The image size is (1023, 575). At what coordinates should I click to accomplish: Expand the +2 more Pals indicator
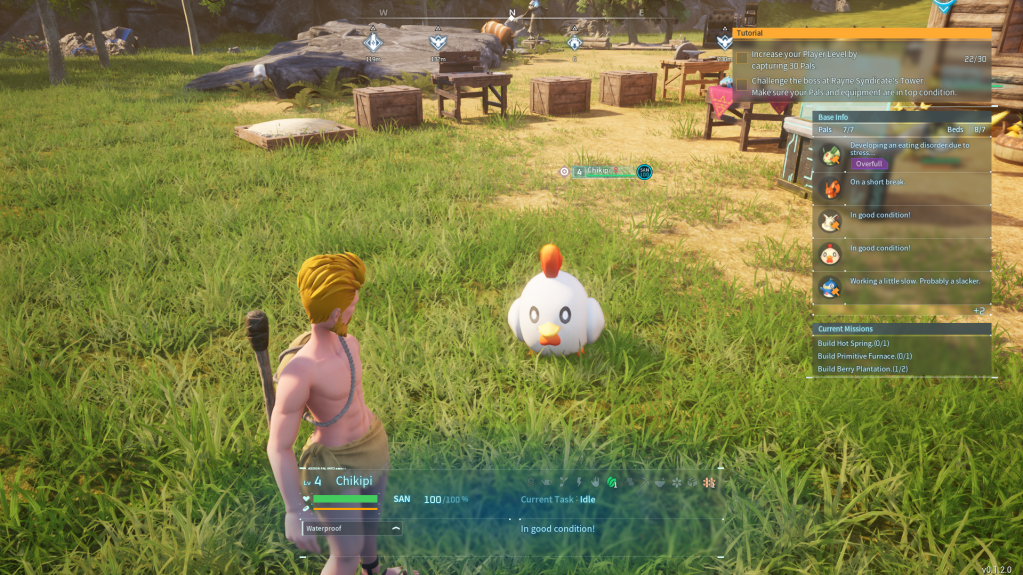[979, 311]
